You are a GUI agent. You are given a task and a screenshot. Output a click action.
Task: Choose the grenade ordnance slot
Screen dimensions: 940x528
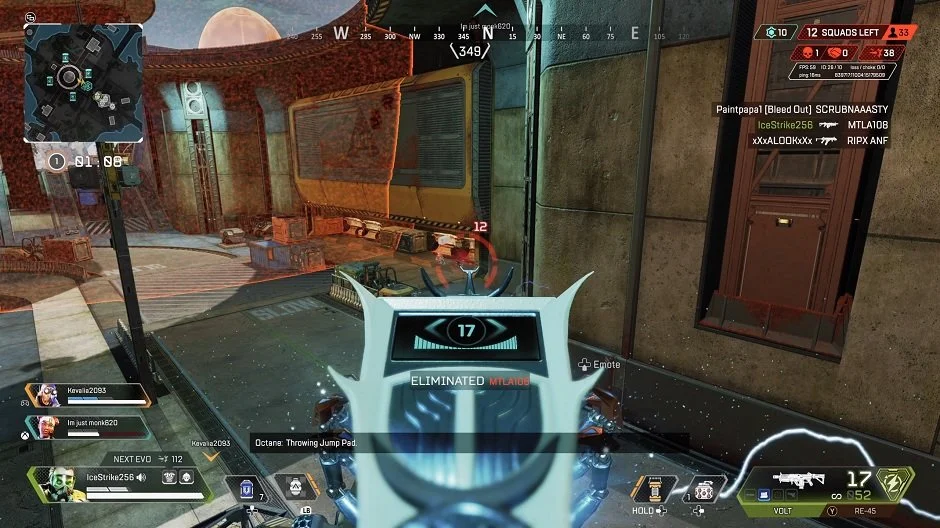[x=706, y=487]
